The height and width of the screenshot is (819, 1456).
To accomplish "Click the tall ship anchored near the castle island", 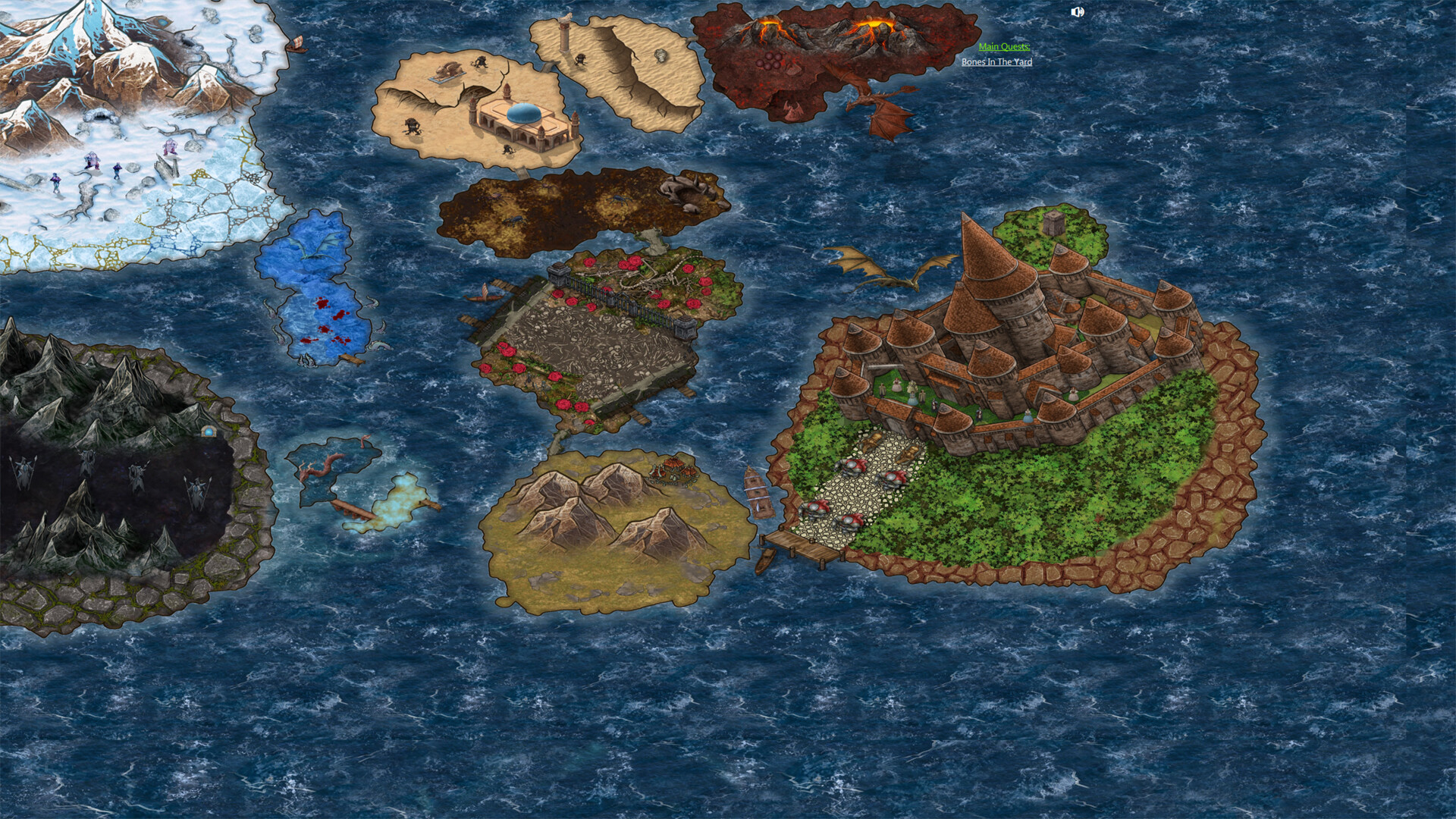I will point(758,493).
